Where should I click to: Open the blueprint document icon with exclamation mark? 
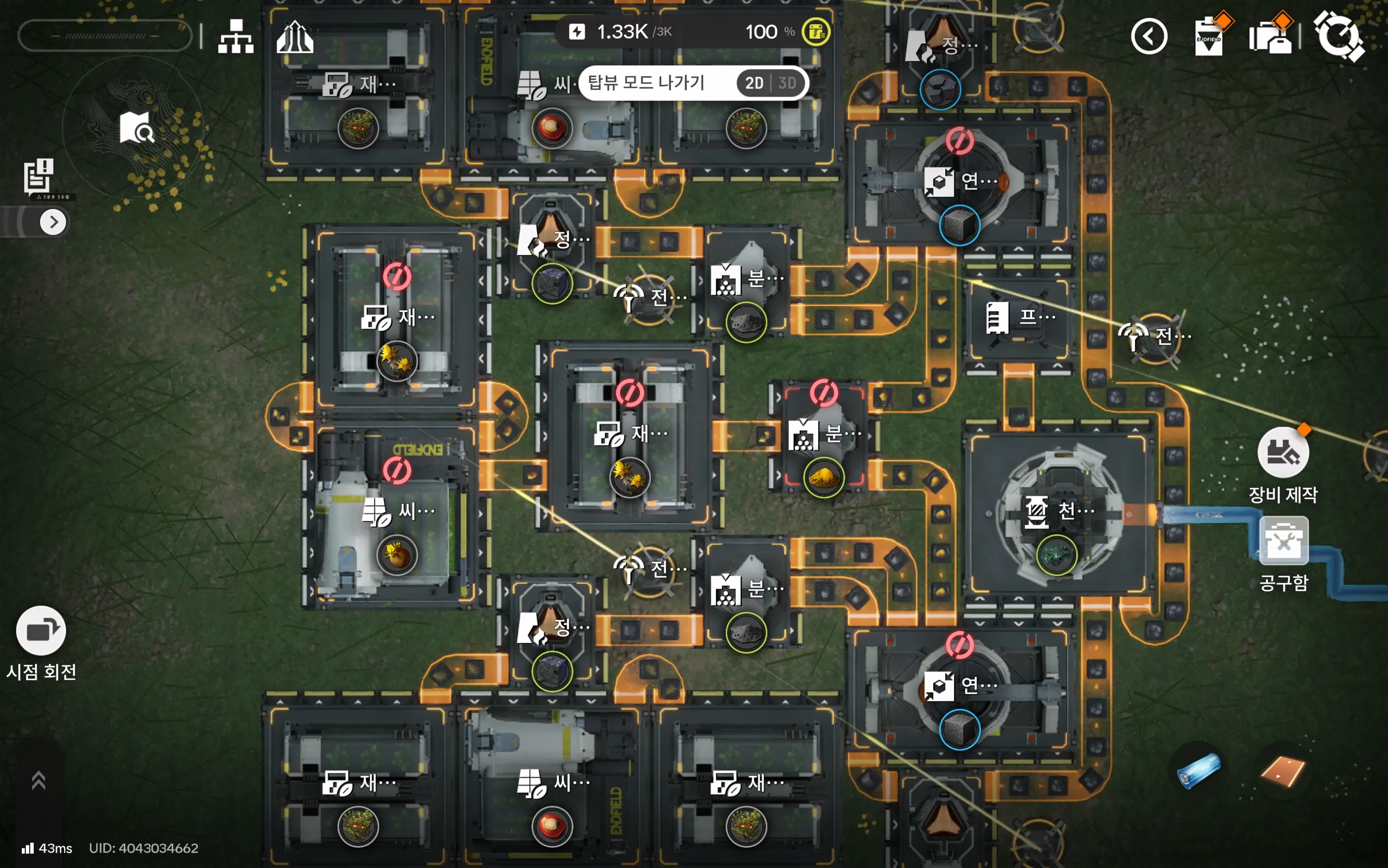(39, 176)
